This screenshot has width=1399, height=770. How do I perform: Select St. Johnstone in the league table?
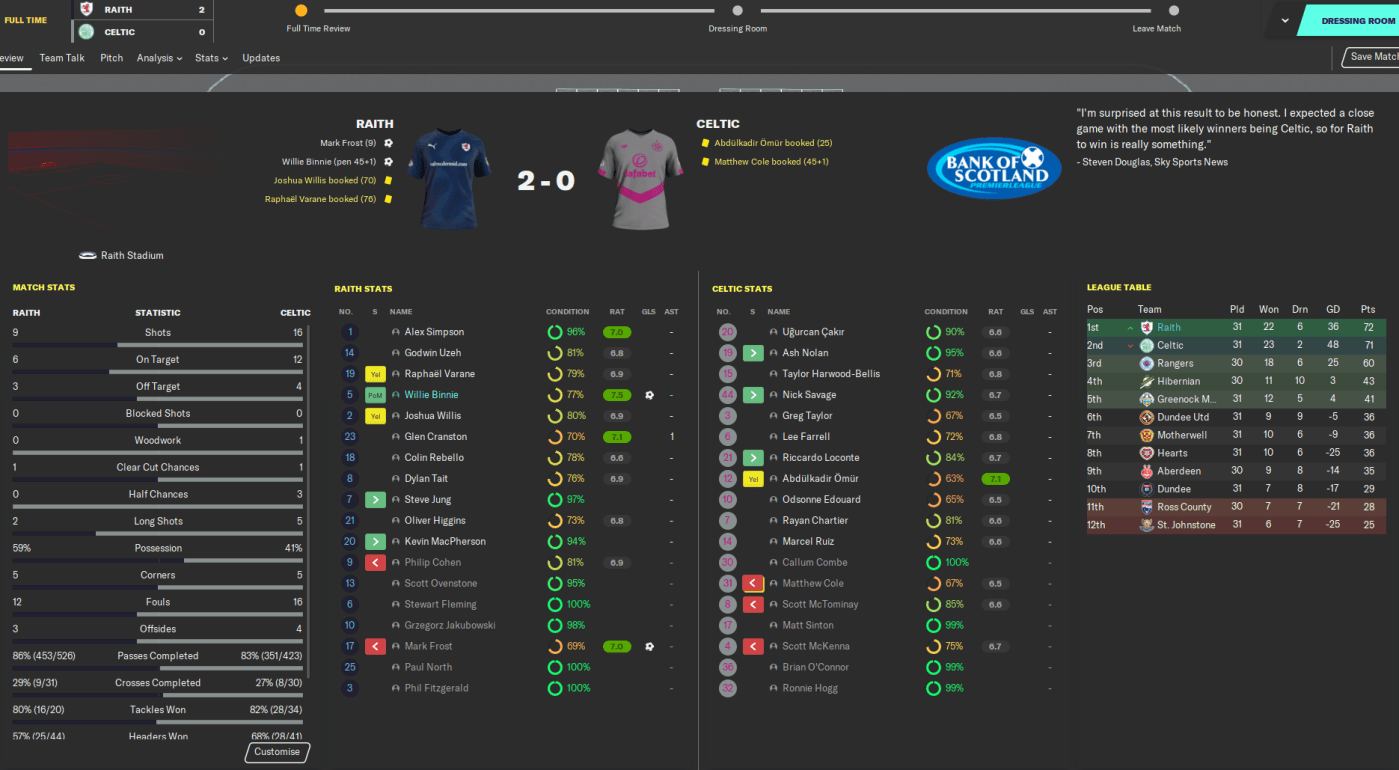1186,525
